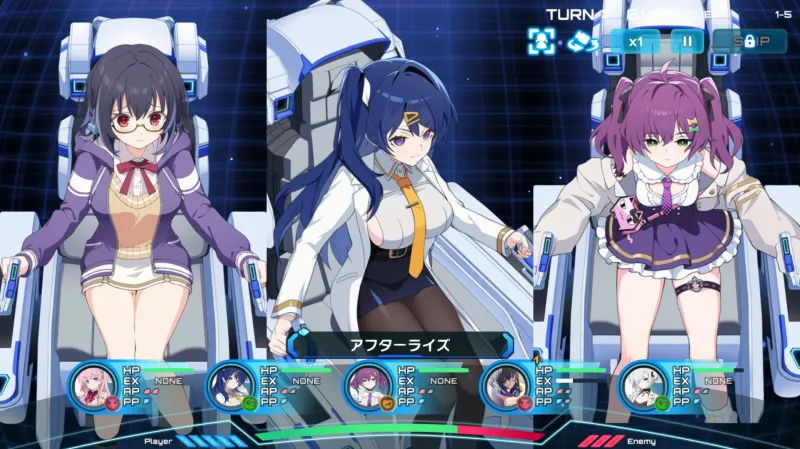Screen dimensions: 800x449
Task: Select the white-haired character portrait
Action: [x=643, y=386]
